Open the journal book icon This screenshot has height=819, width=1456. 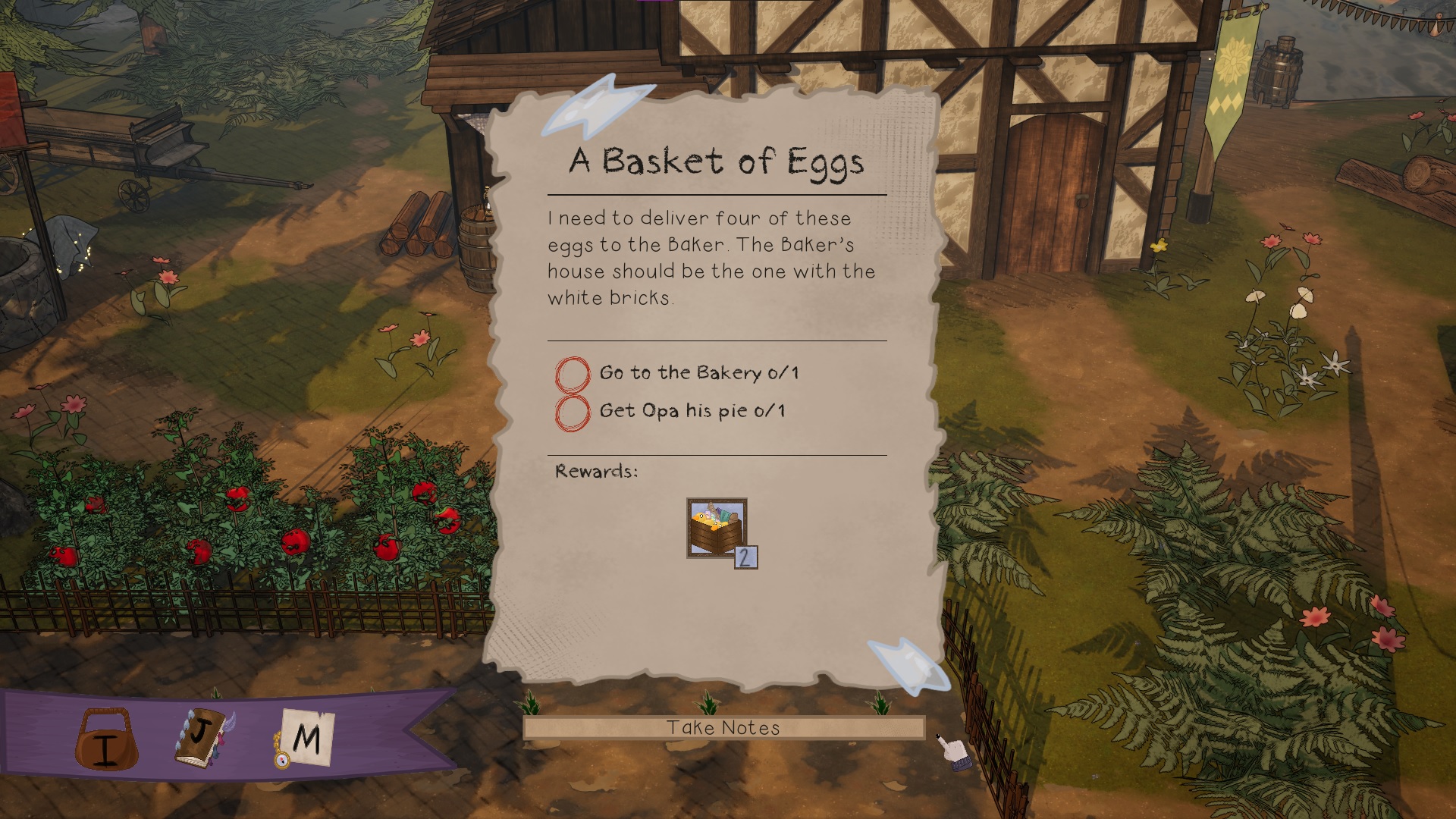[203, 737]
